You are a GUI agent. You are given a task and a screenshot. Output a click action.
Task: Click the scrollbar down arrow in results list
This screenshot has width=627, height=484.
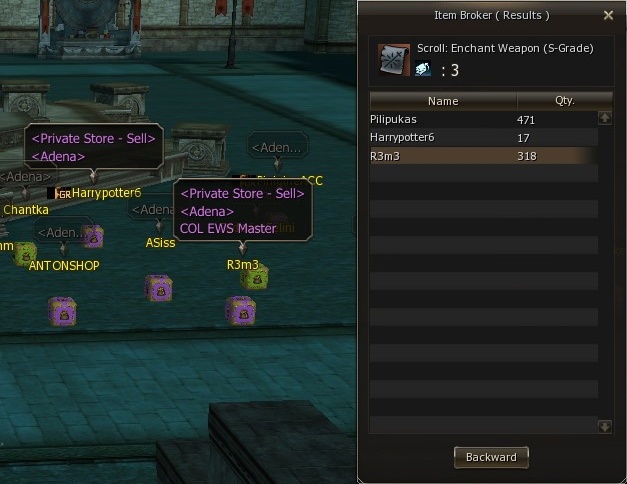(604, 426)
